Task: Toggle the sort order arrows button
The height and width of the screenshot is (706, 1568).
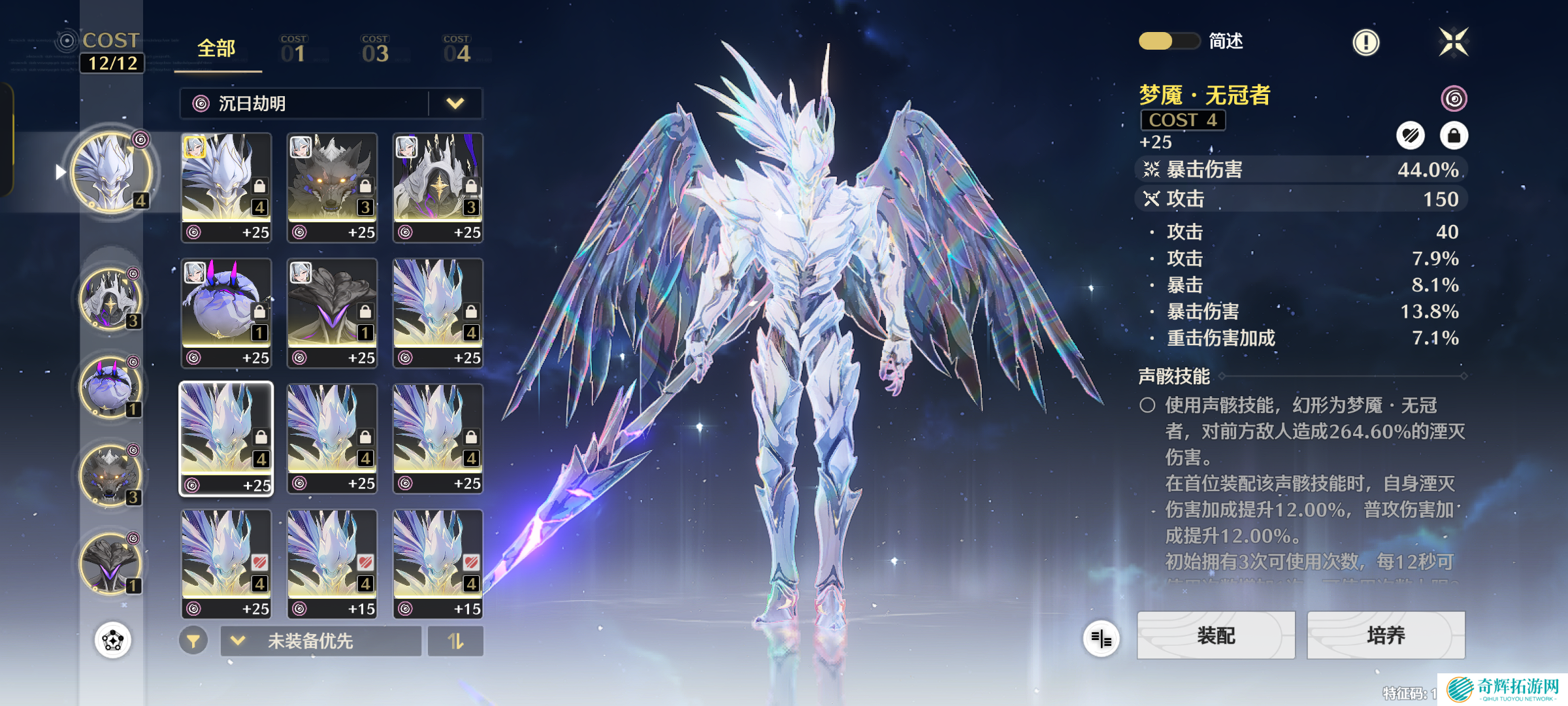Action: (455, 641)
